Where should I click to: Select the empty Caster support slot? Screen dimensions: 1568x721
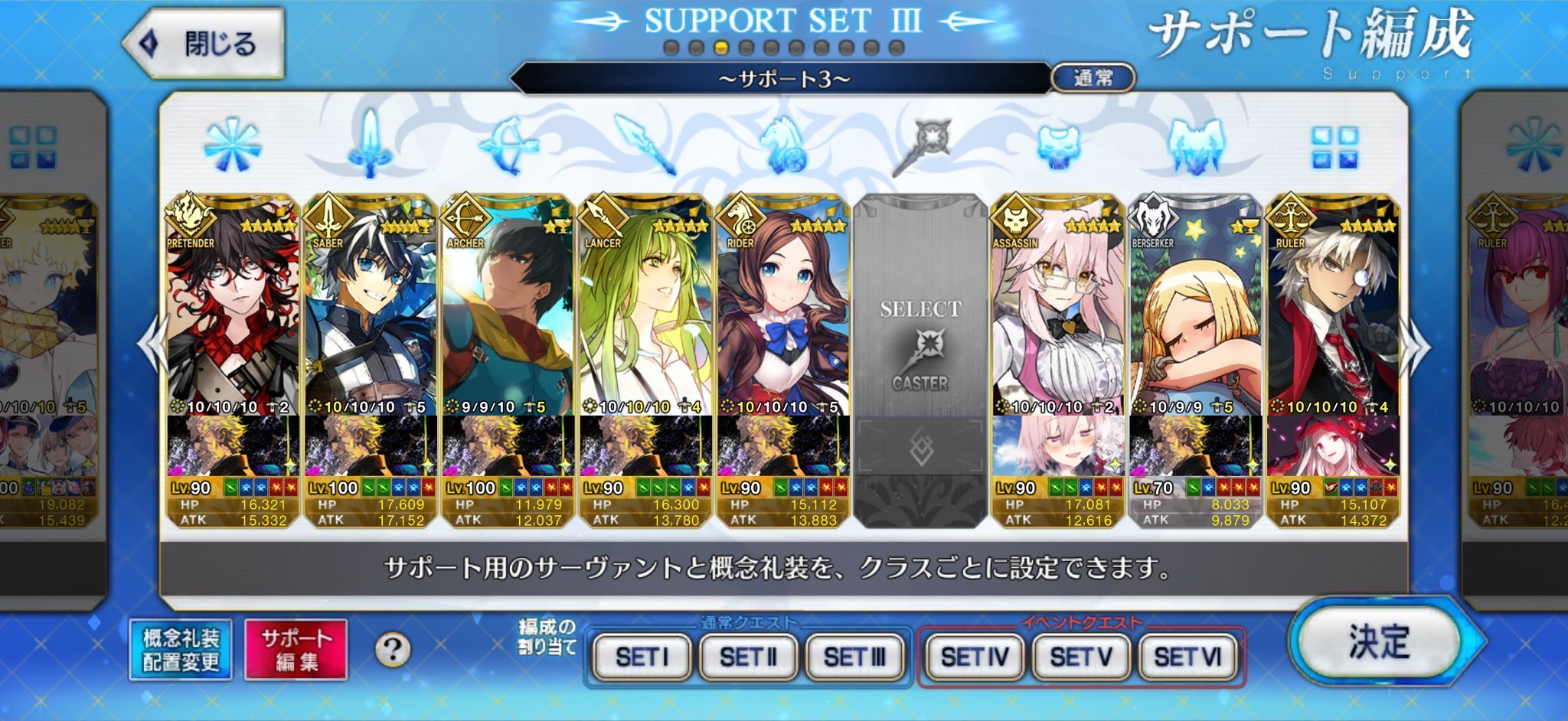[x=920, y=344]
